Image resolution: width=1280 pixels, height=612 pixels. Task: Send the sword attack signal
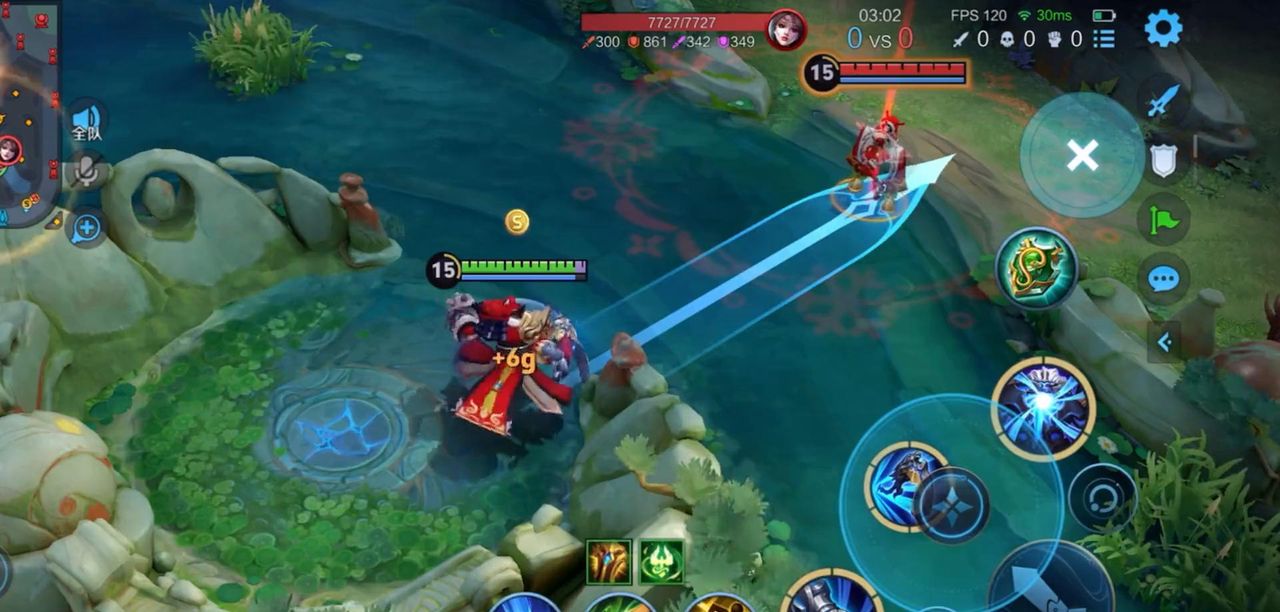point(1163,101)
